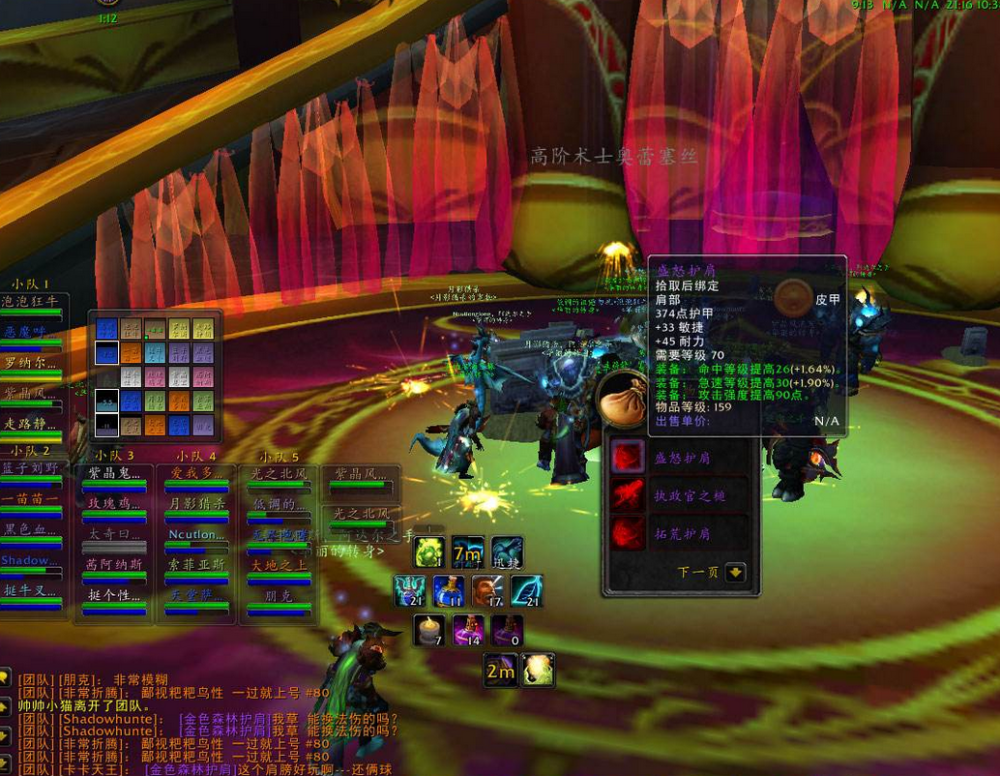
Task: Click the 金色森林护肩 item link in chat
Action: click(x=226, y=718)
